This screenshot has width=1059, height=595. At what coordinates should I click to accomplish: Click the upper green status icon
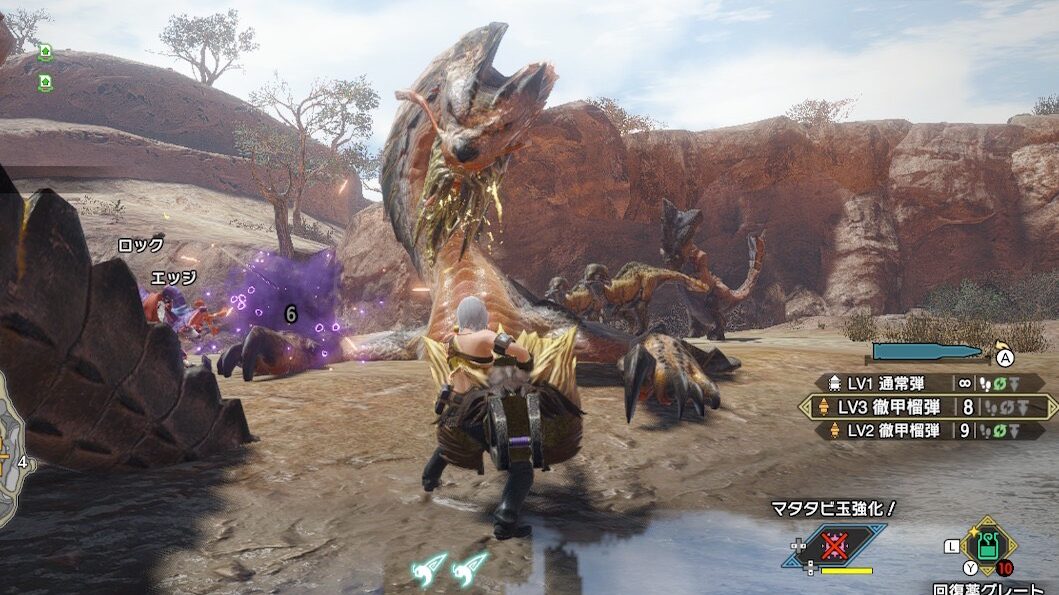pos(45,53)
